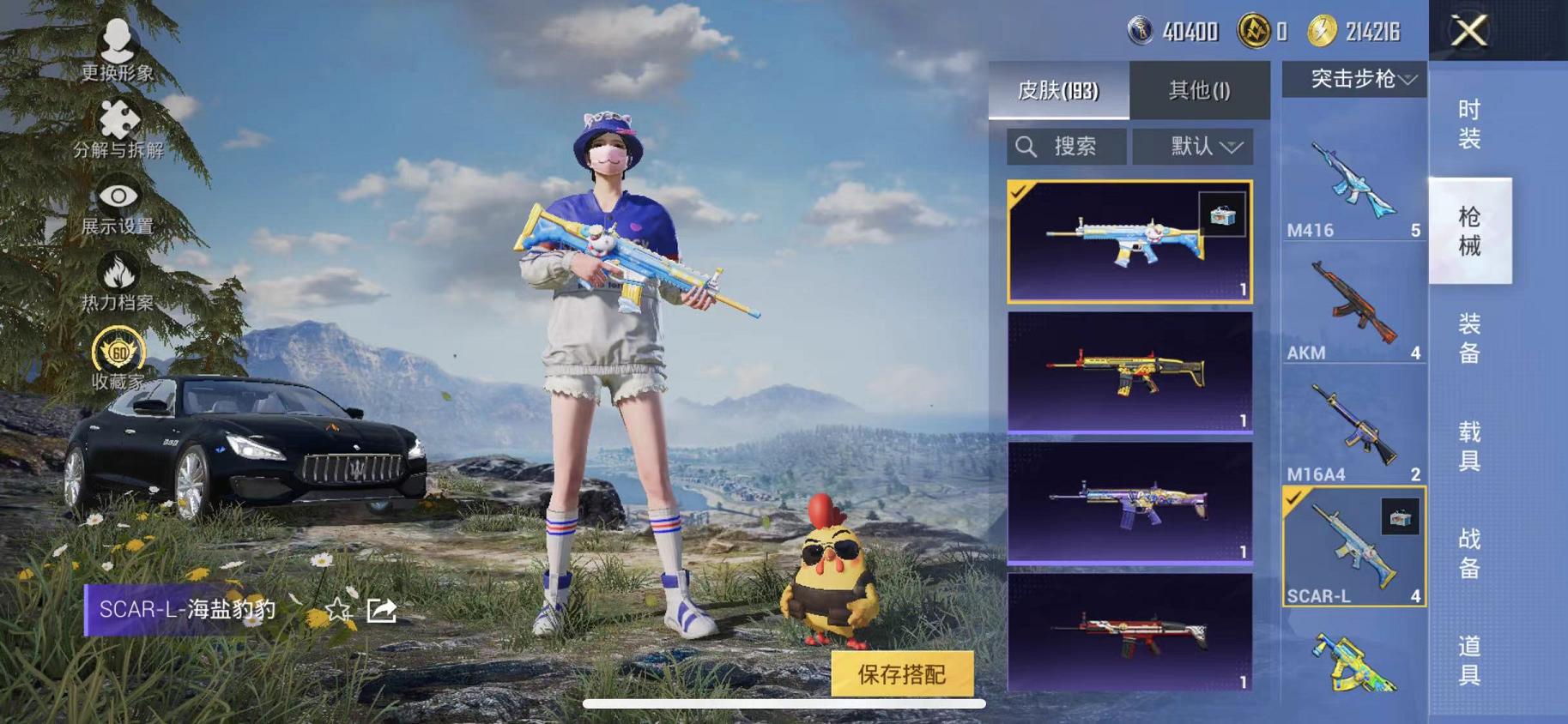Click the search magnifier icon
The width and height of the screenshot is (1568, 724).
(x=1025, y=146)
